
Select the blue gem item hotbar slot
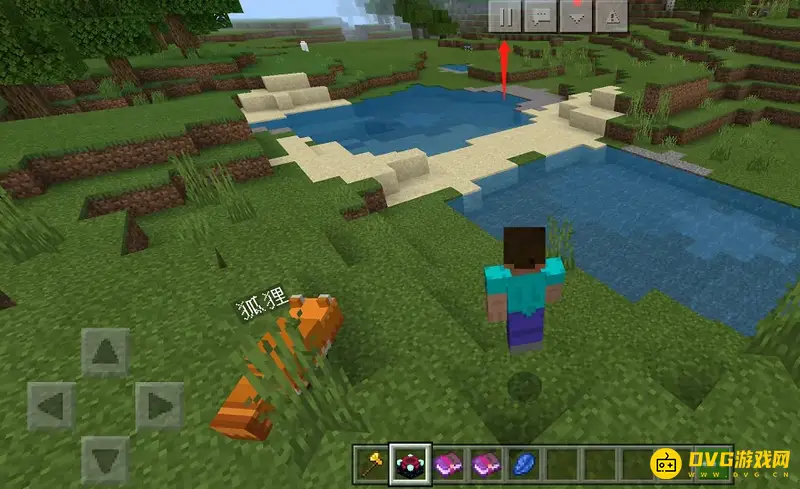pos(526,465)
